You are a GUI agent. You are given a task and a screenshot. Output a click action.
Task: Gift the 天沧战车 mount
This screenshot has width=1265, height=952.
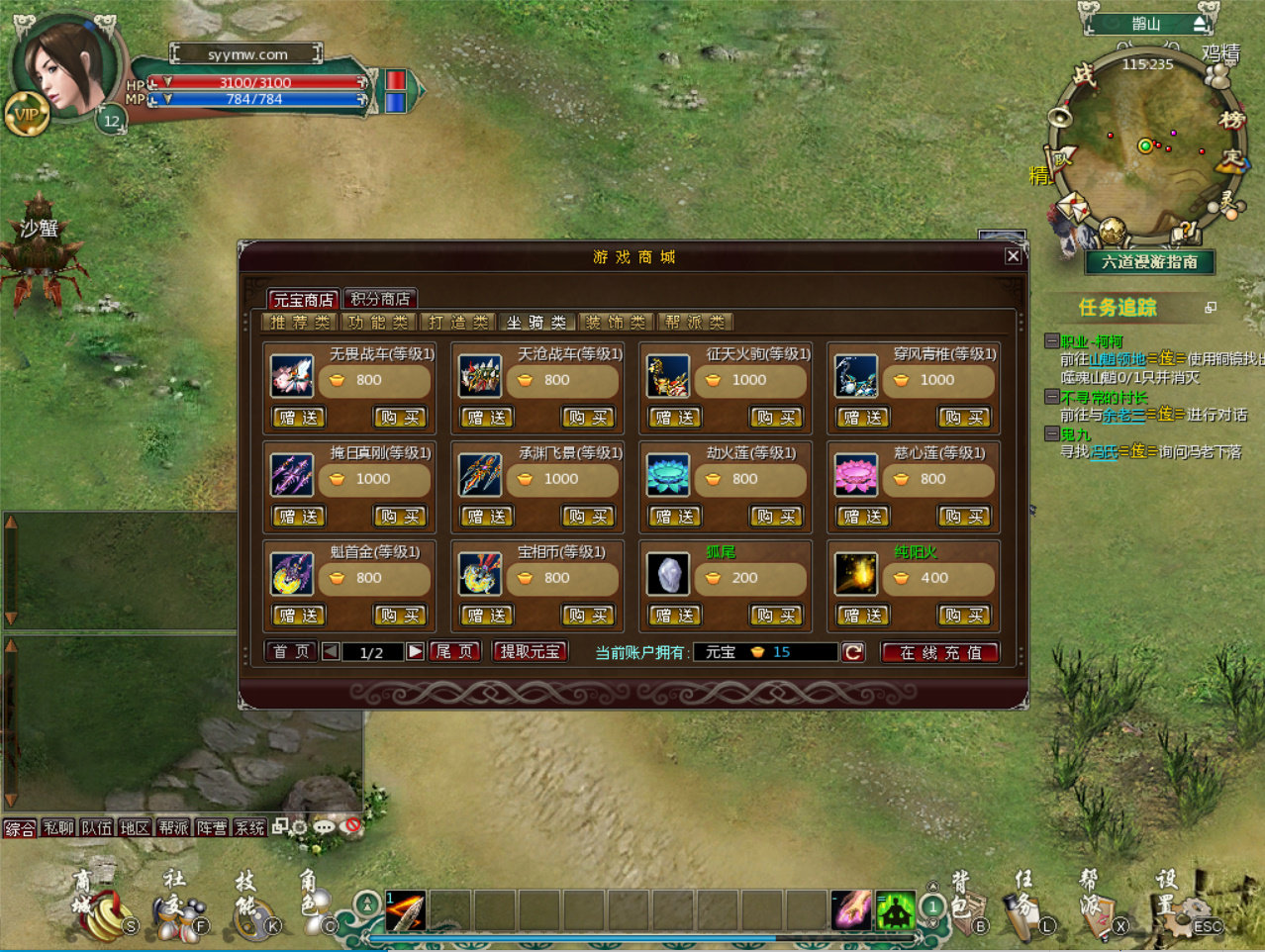click(487, 418)
